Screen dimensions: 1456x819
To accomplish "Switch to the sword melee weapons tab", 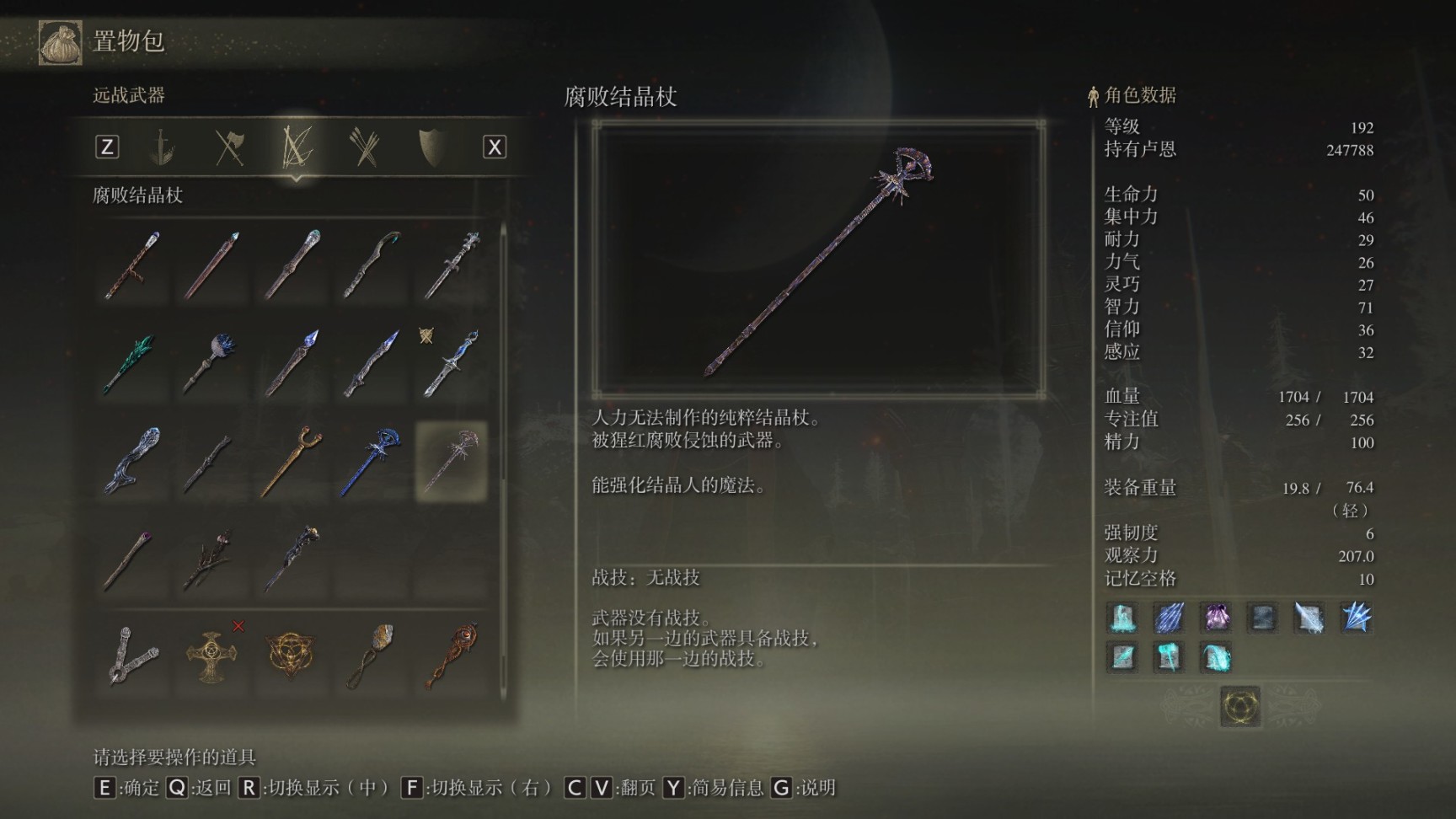I will pyautogui.click(x=162, y=147).
